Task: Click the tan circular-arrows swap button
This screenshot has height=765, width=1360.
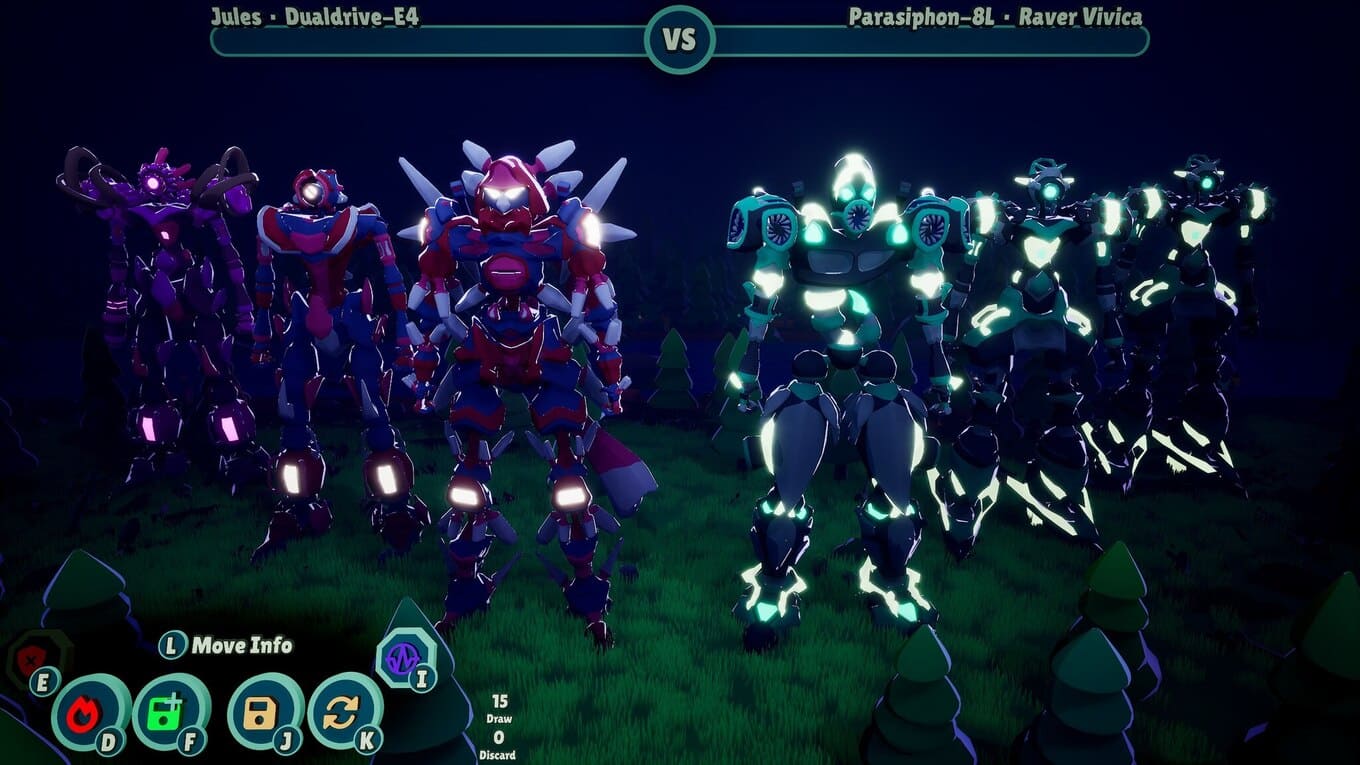Action: coord(343,710)
